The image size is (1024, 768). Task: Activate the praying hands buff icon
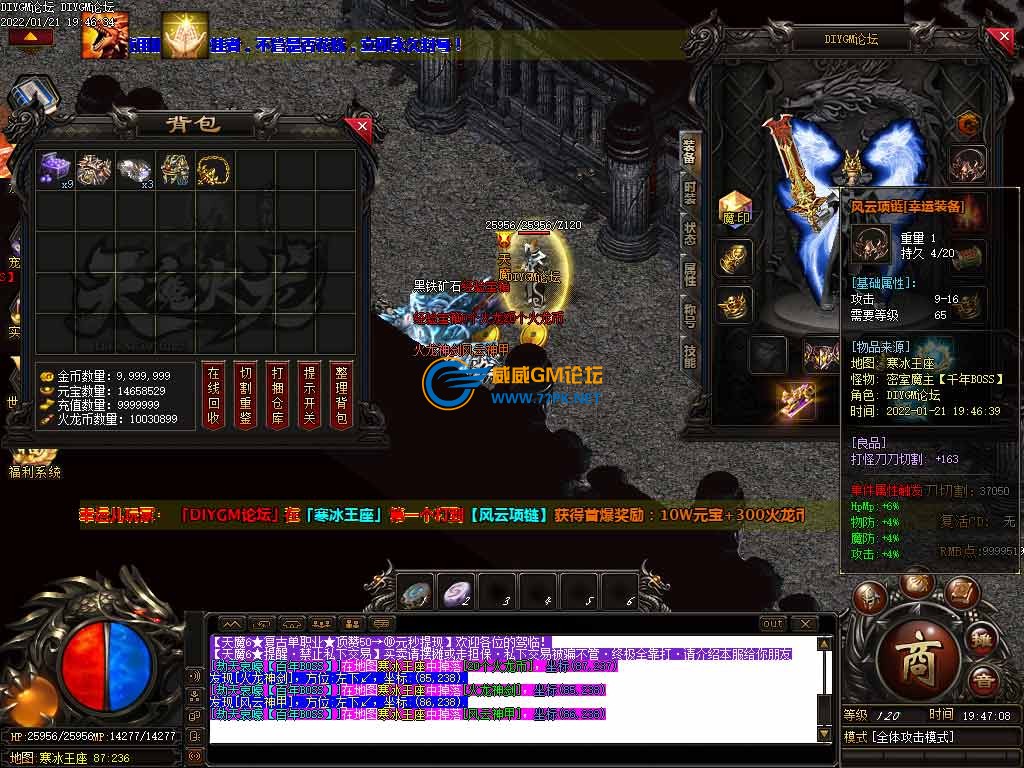click(x=184, y=35)
